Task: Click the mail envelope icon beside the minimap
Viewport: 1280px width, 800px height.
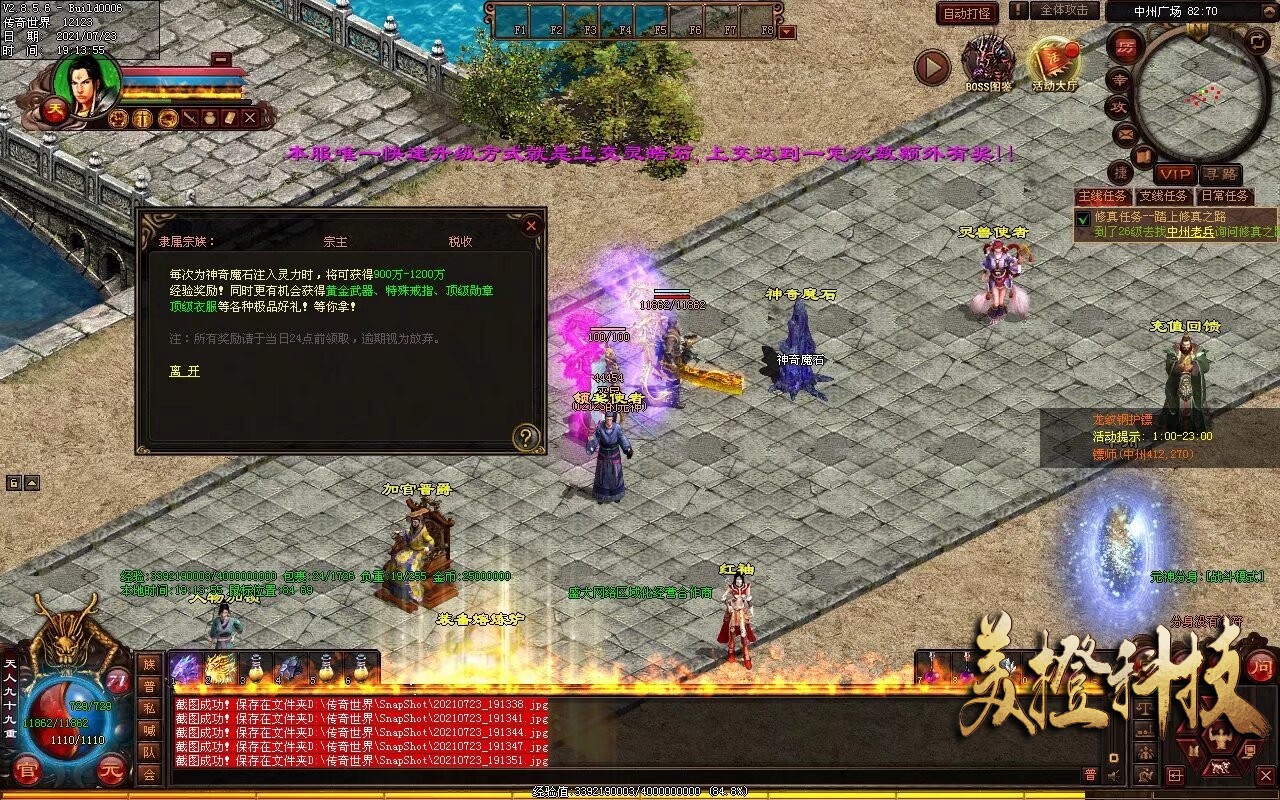Action: pyautogui.click(x=1124, y=135)
